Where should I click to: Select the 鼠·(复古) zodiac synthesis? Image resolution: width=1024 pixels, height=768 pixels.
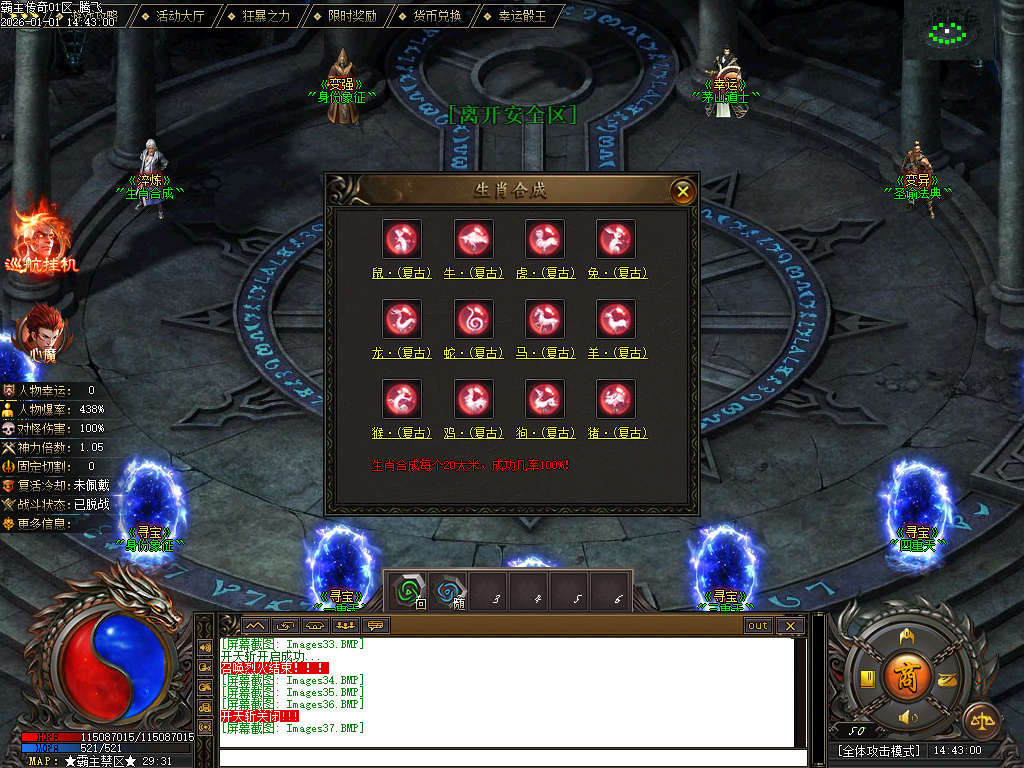pos(402,240)
